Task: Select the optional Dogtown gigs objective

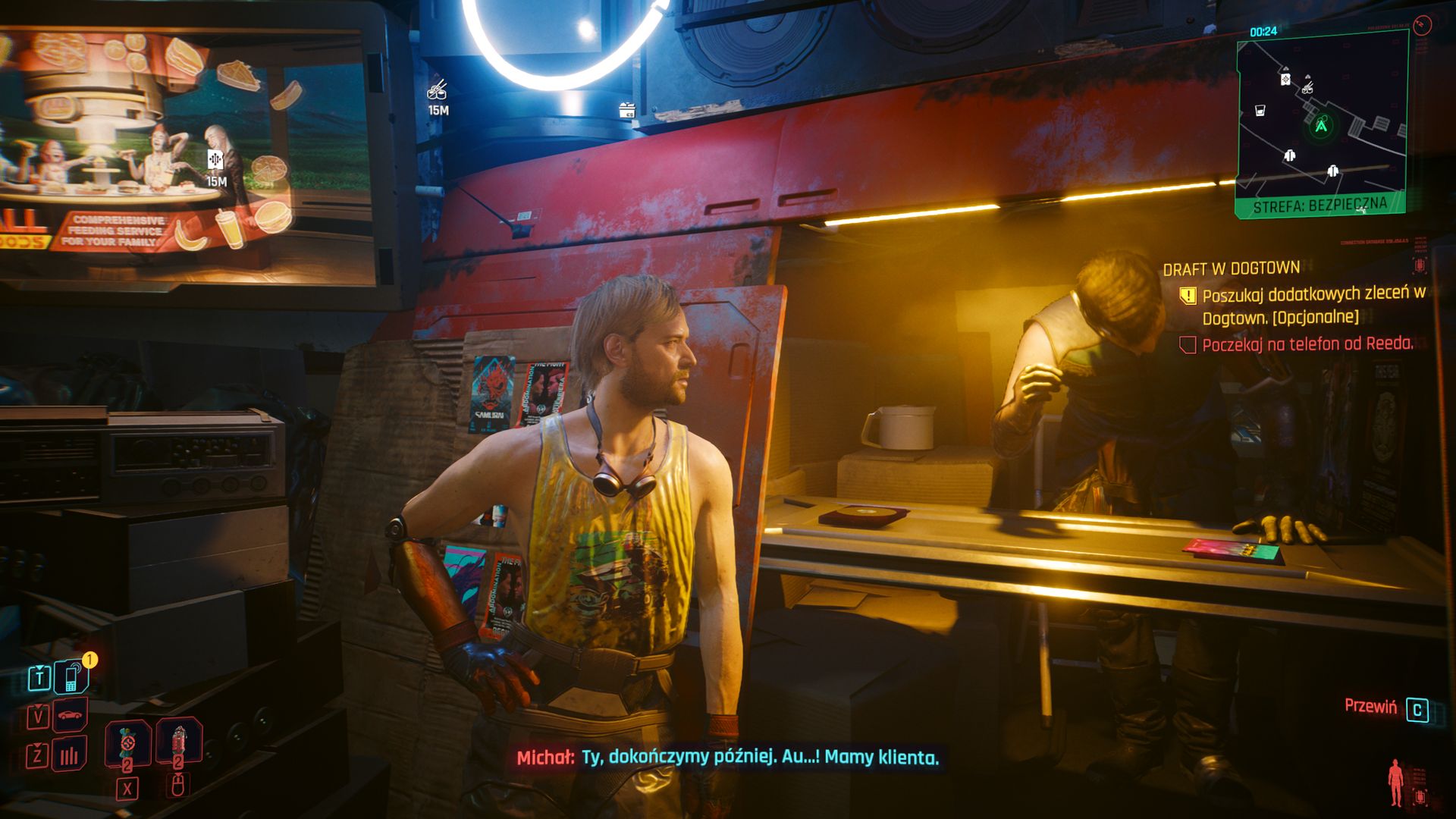Action: click(x=1313, y=305)
